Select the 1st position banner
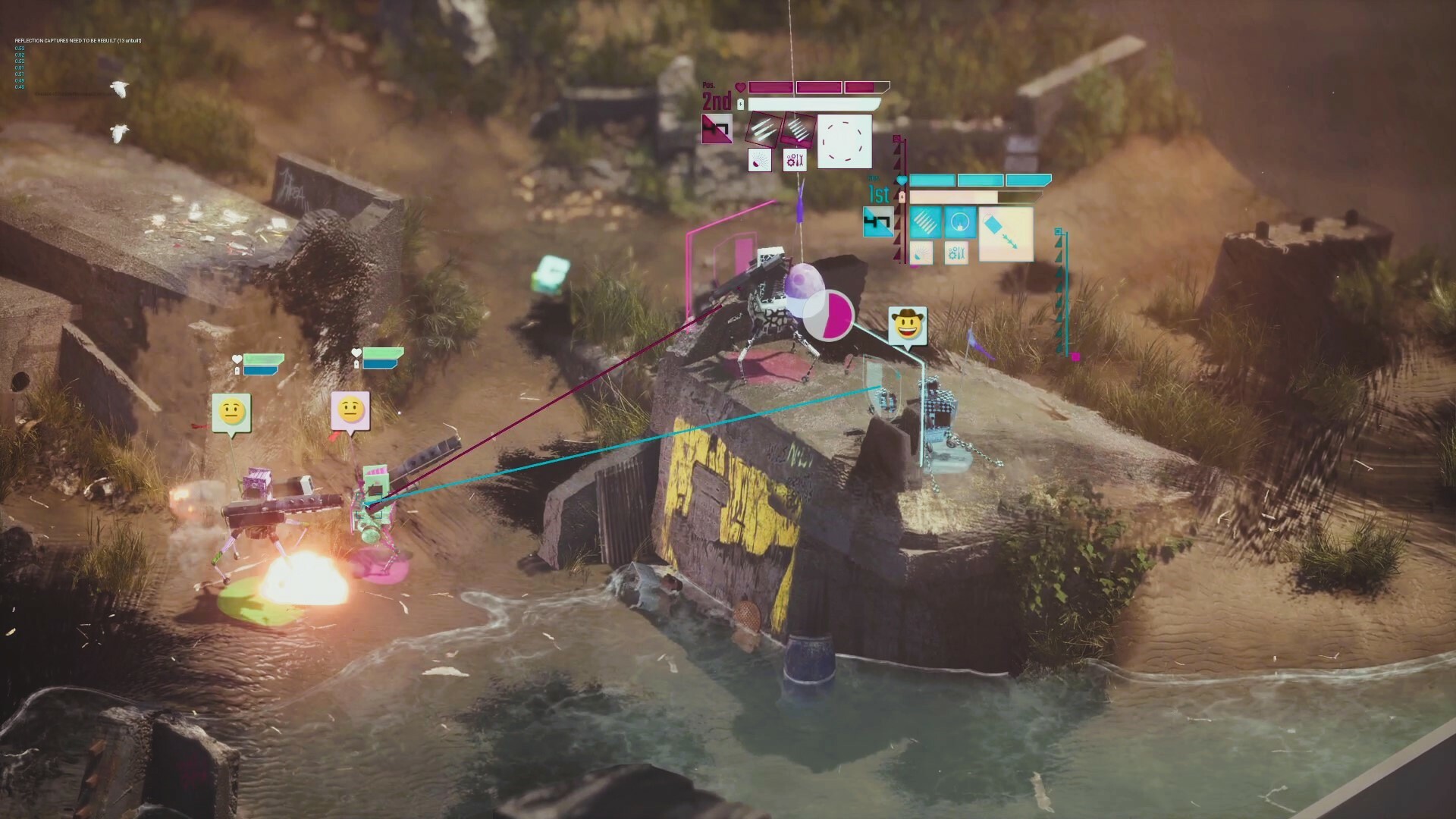 pyautogui.click(x=878, y=194)
